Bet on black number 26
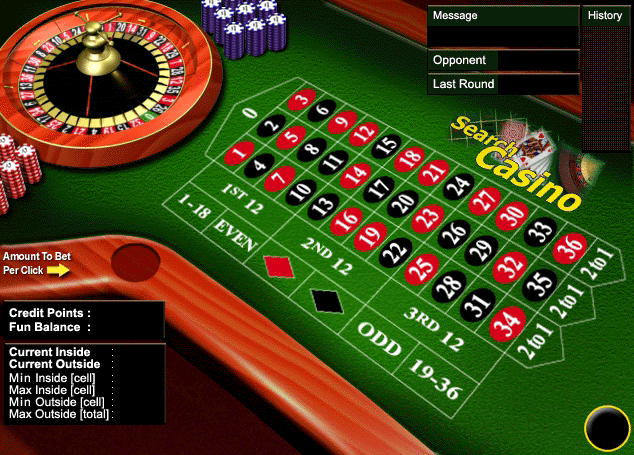The width and height of the screenshot is (634, 455). point(453,234)
